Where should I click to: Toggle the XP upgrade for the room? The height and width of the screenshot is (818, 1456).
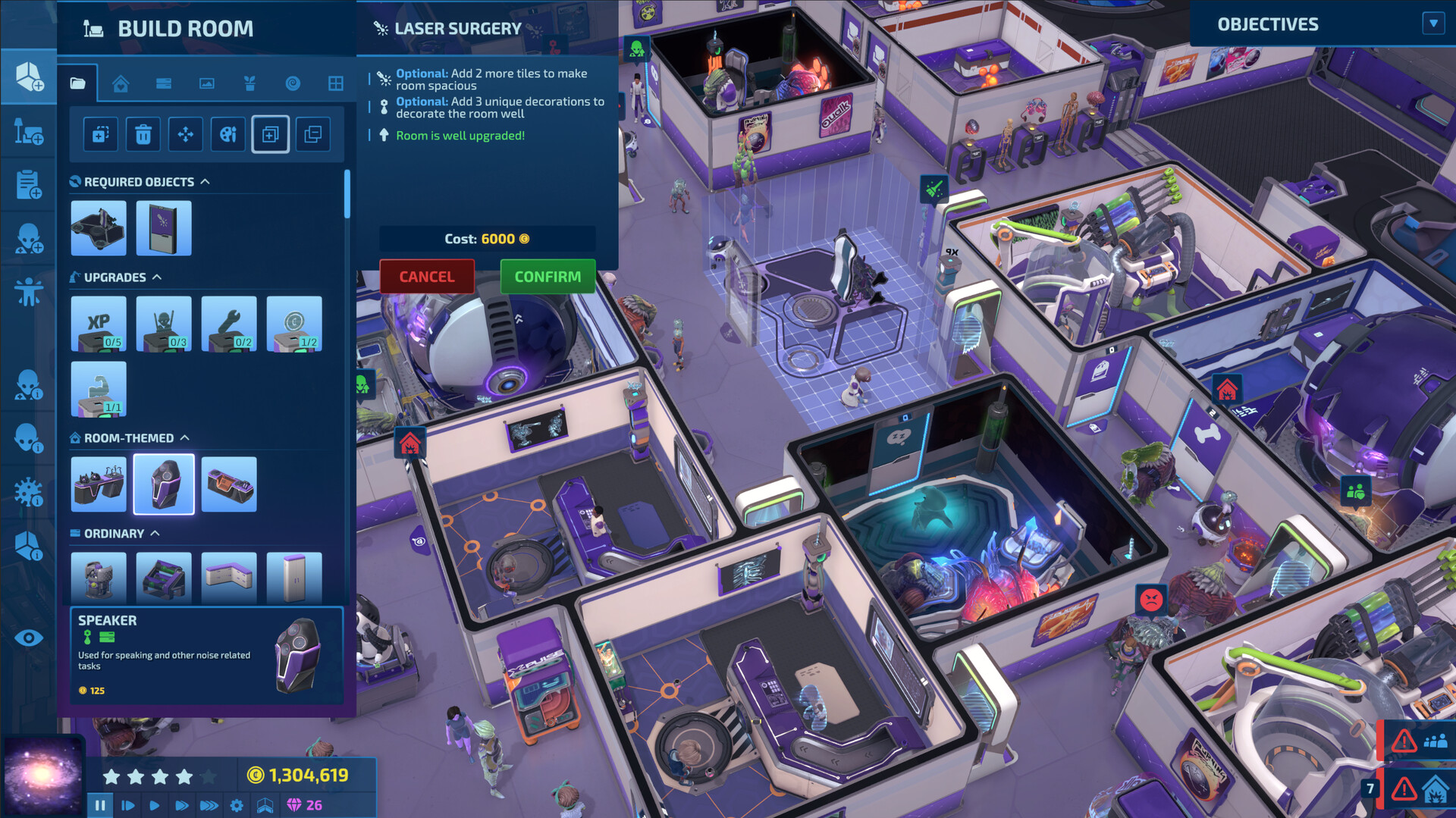(x=98, y=324)
